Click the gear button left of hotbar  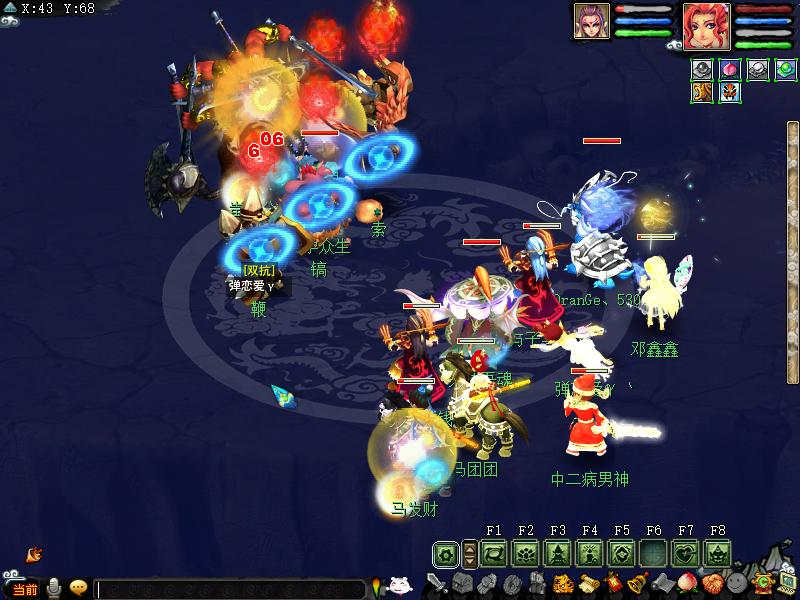tap(446, 553)
